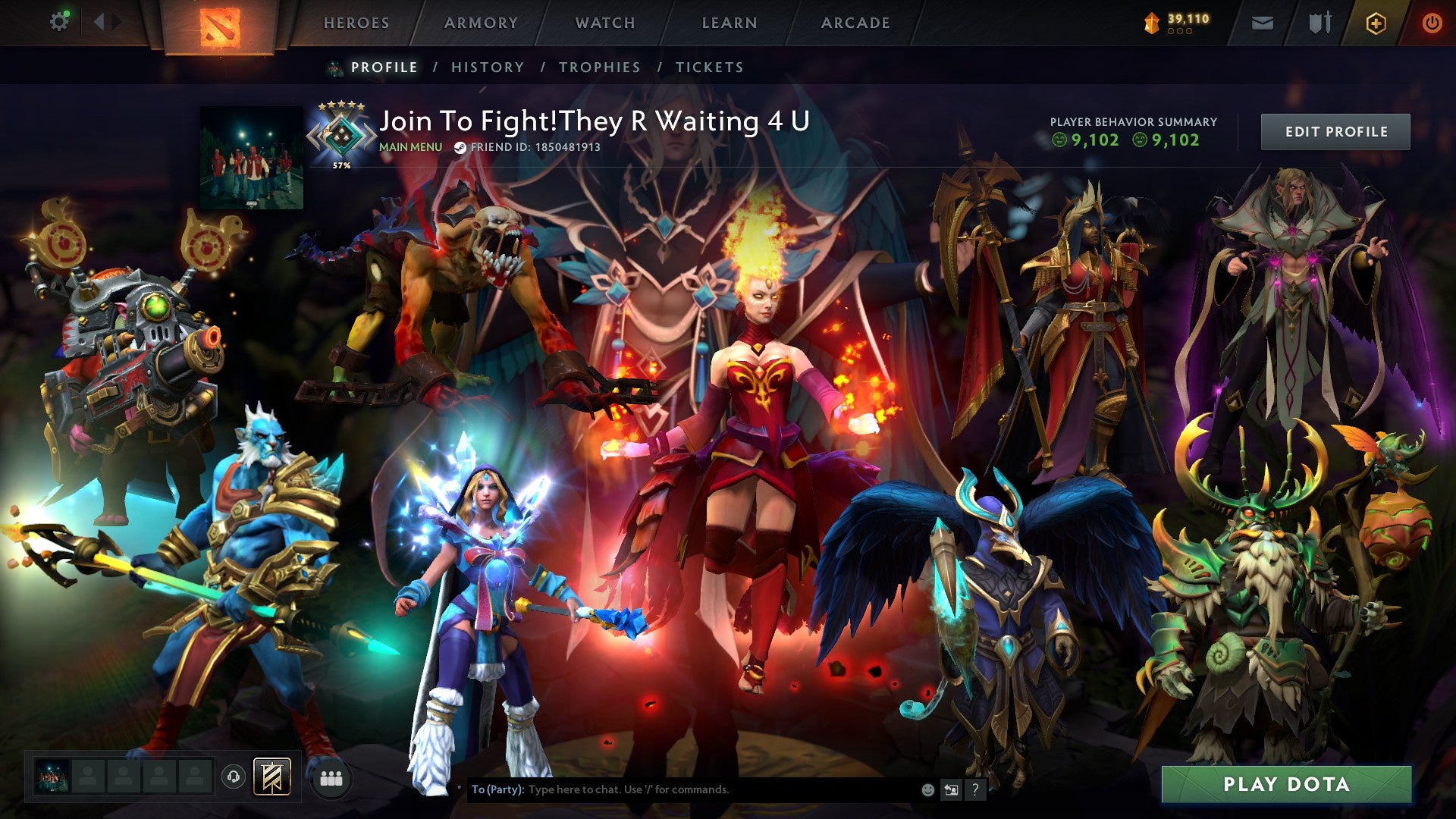Click the chat wheel icon
1456x819 pixels.
pos(950,789)
